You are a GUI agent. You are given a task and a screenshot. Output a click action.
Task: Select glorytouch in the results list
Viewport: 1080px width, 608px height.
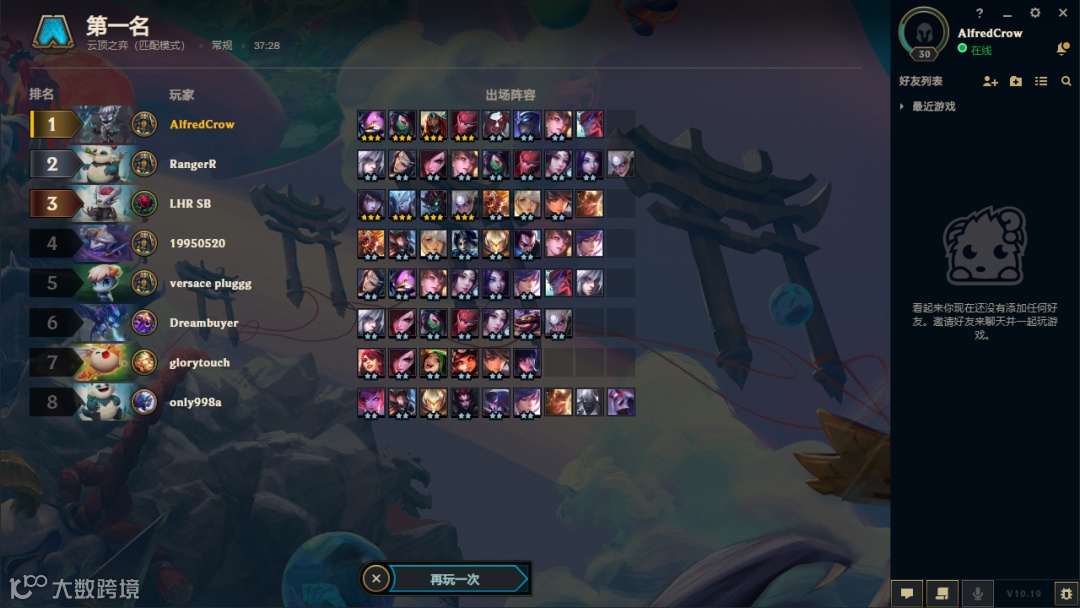(200, 363)
